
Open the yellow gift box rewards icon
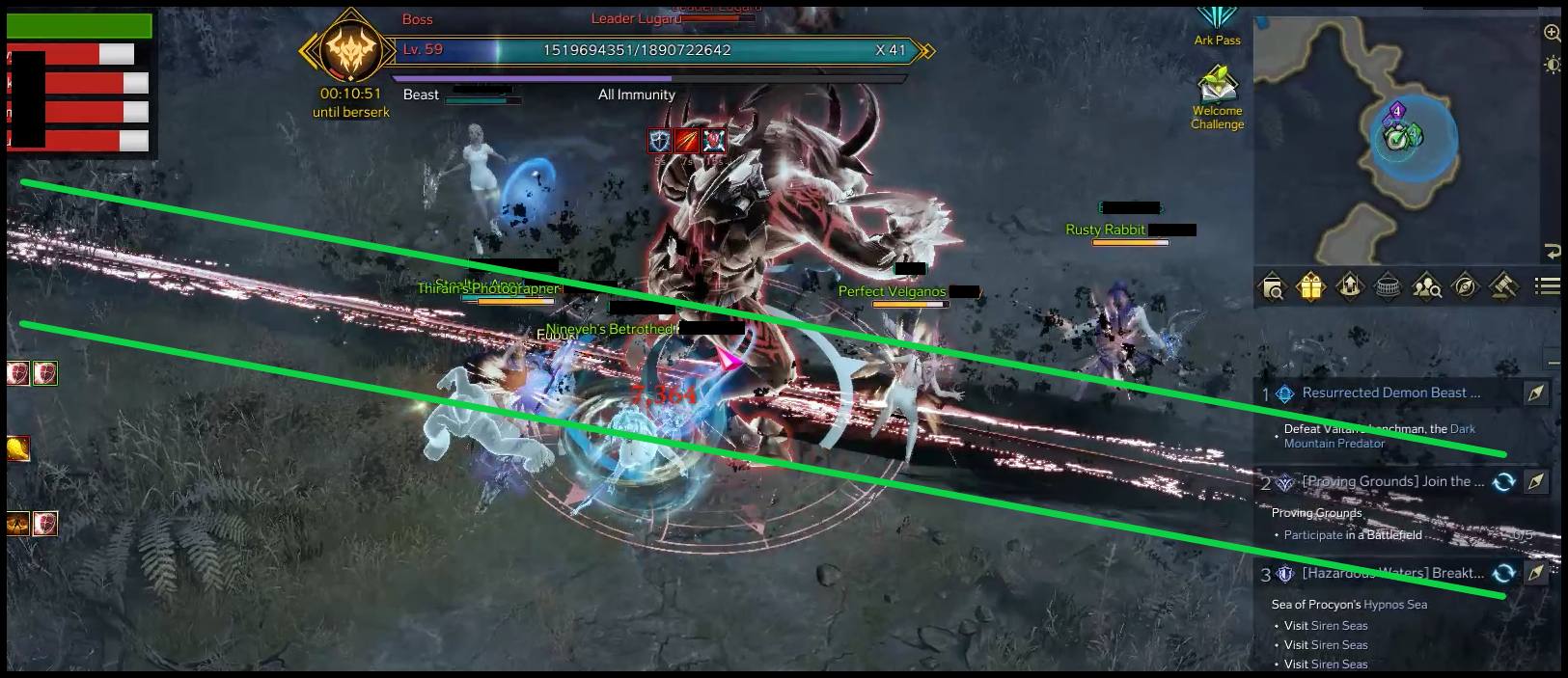[x=1310, y=286]
